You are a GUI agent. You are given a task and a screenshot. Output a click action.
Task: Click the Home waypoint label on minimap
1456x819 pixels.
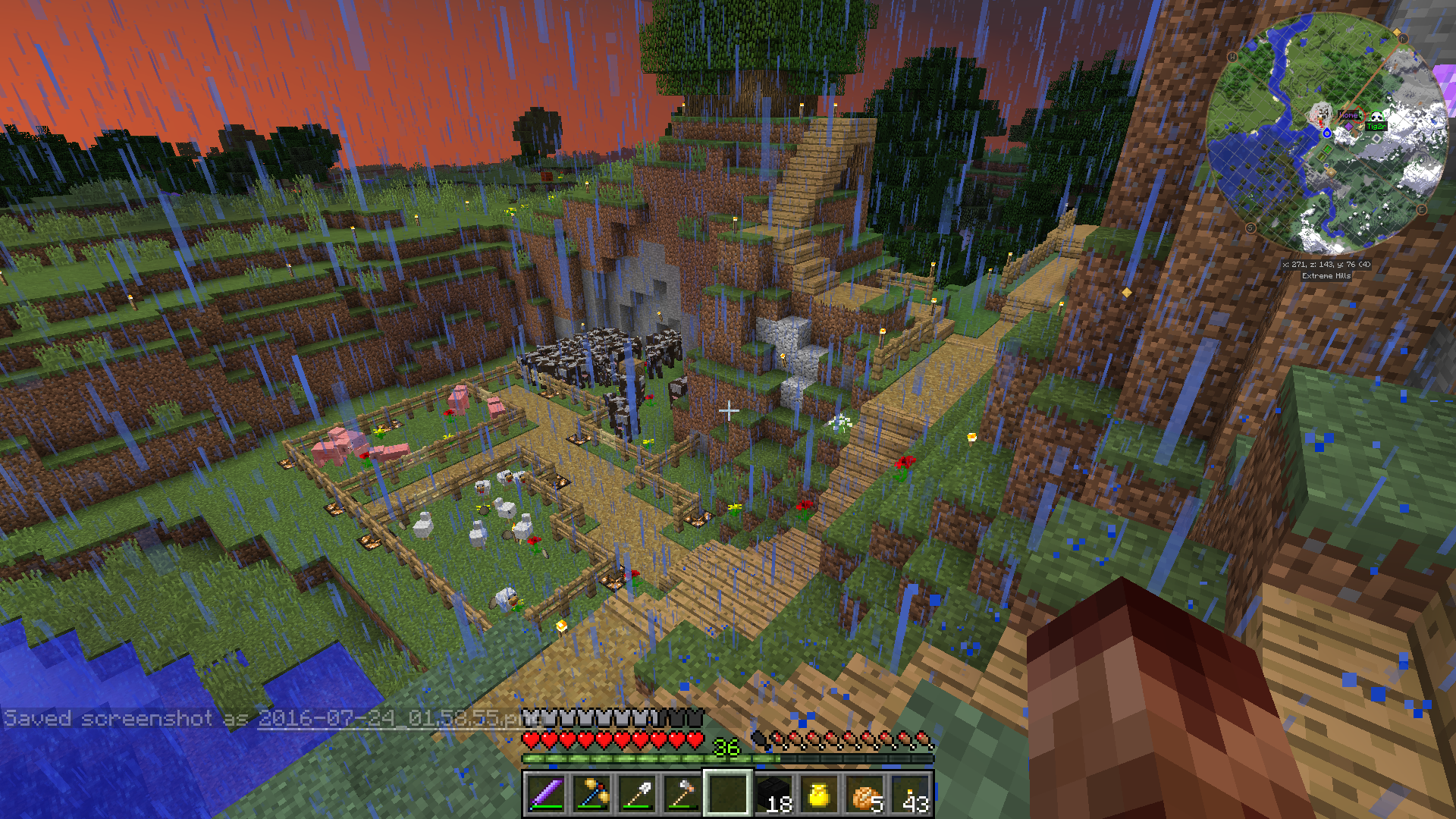click(1348, 115)
